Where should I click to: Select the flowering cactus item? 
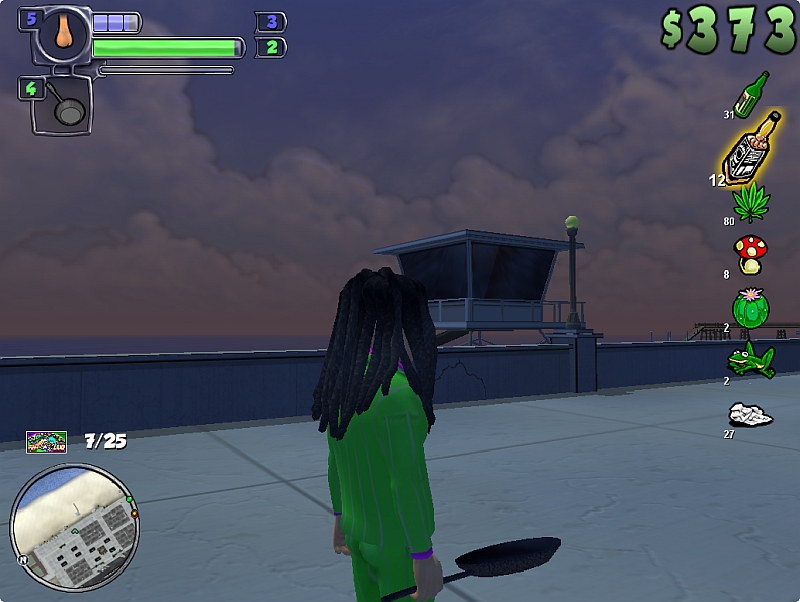pos(750,307)
